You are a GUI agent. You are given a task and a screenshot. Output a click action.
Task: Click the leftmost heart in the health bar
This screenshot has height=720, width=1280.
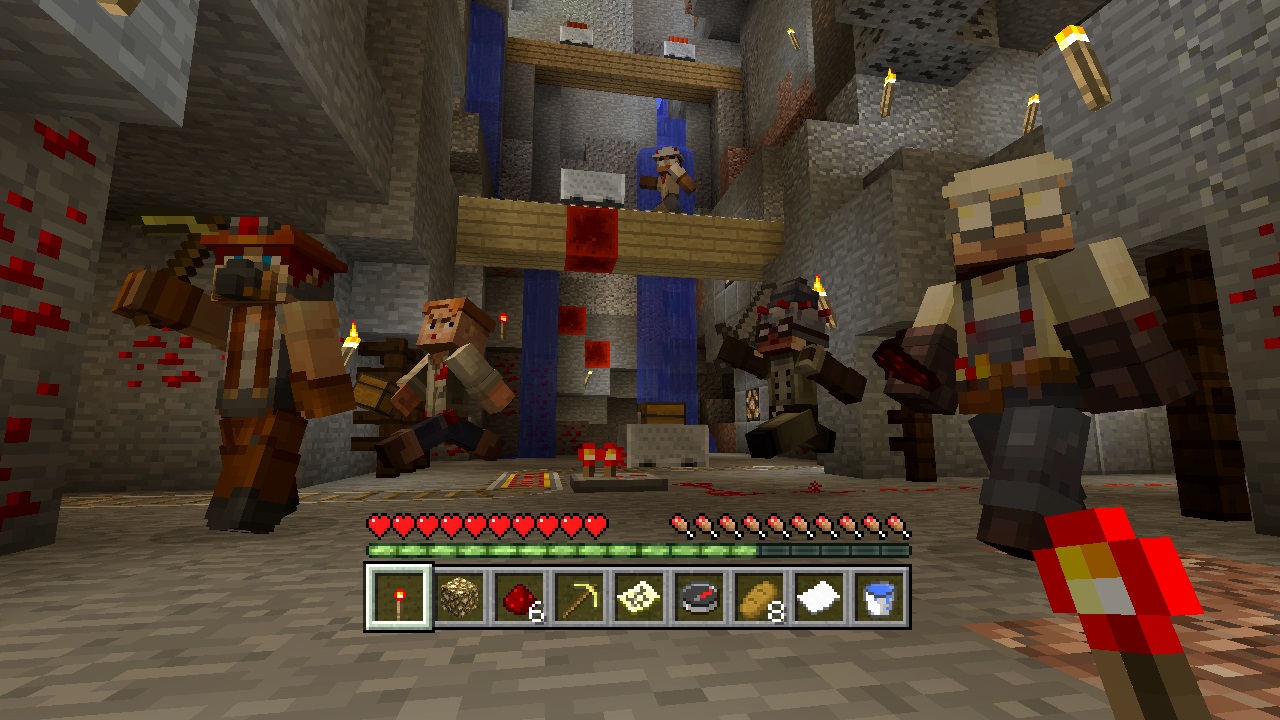click(x=378, y=521)
